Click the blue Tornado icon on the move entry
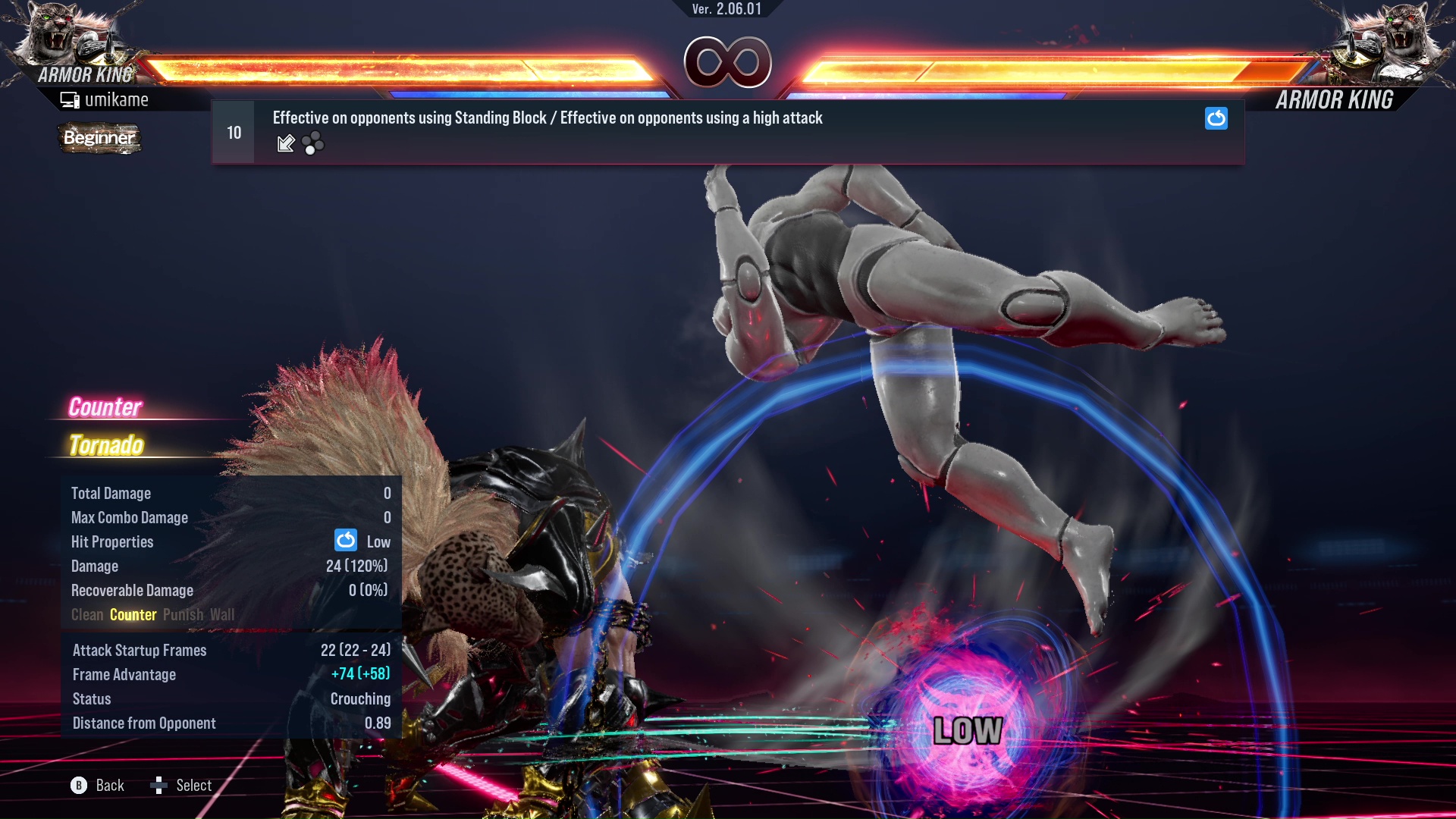The height and width of the screenshot is (819, 1456). [1216, 118]
